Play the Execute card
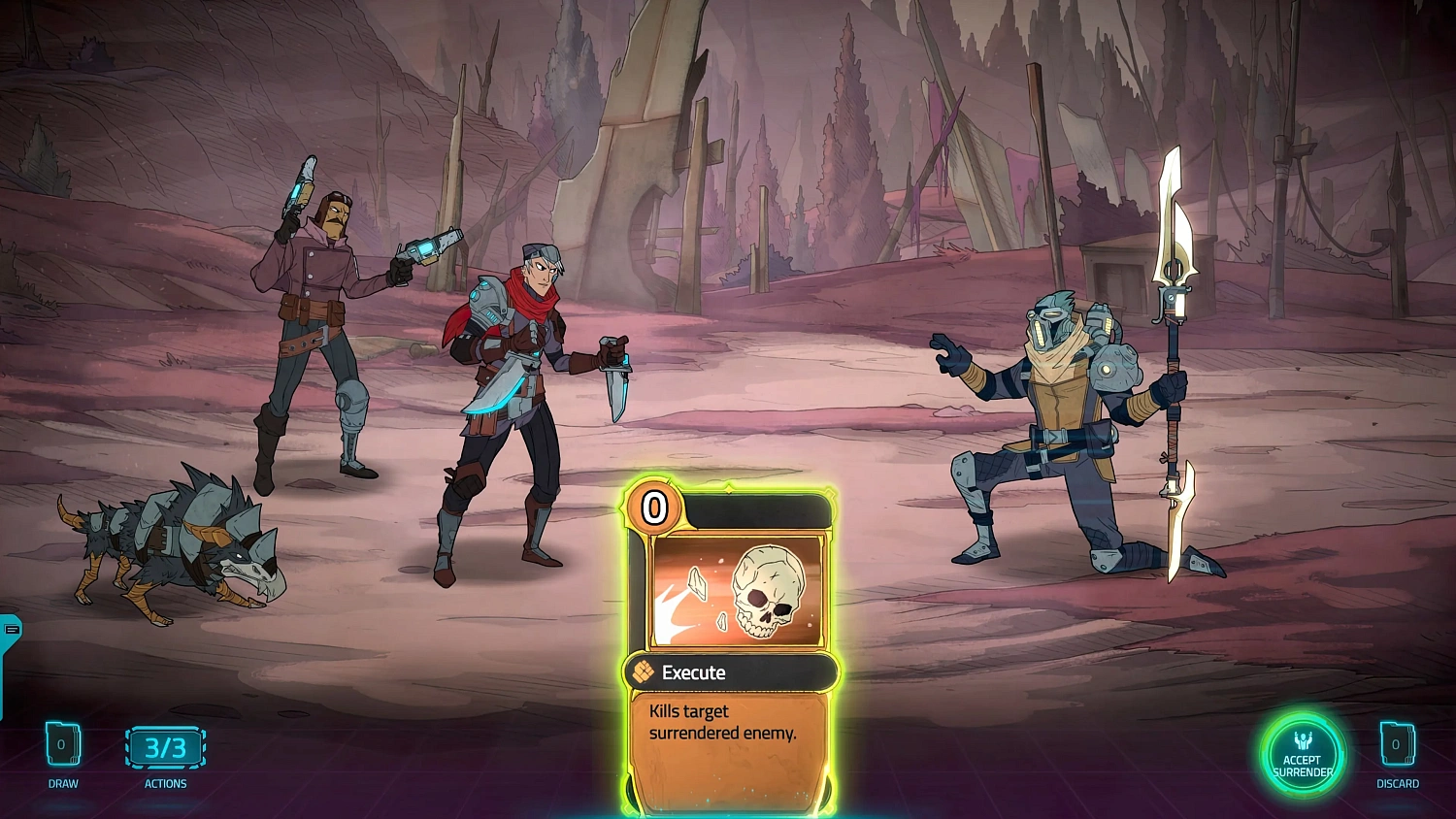The image size is (1456, 819). (730, 645)
